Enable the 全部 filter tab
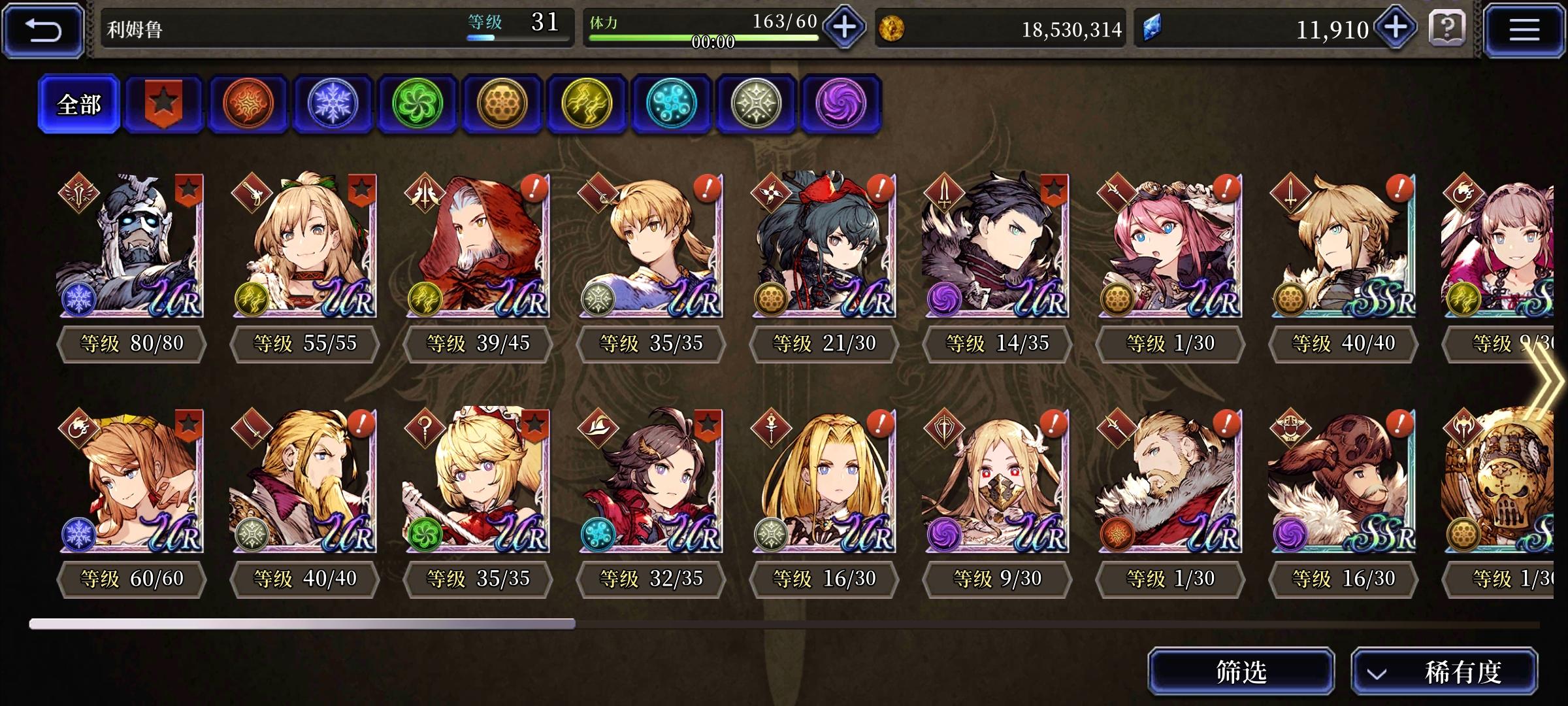The image size is (1568, 706). click(x=78, y=103)
